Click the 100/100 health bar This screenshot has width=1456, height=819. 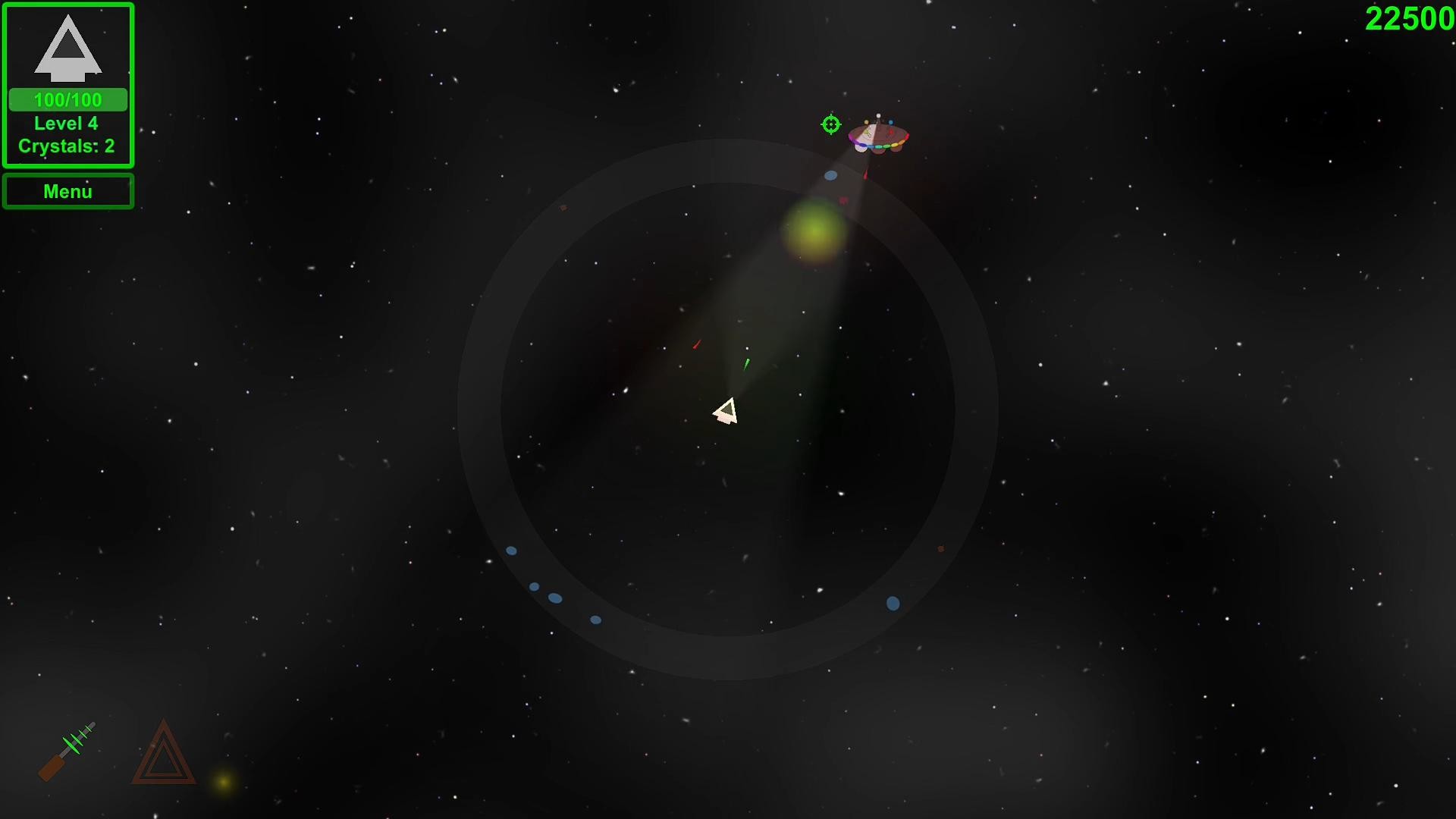coord(67,99)
